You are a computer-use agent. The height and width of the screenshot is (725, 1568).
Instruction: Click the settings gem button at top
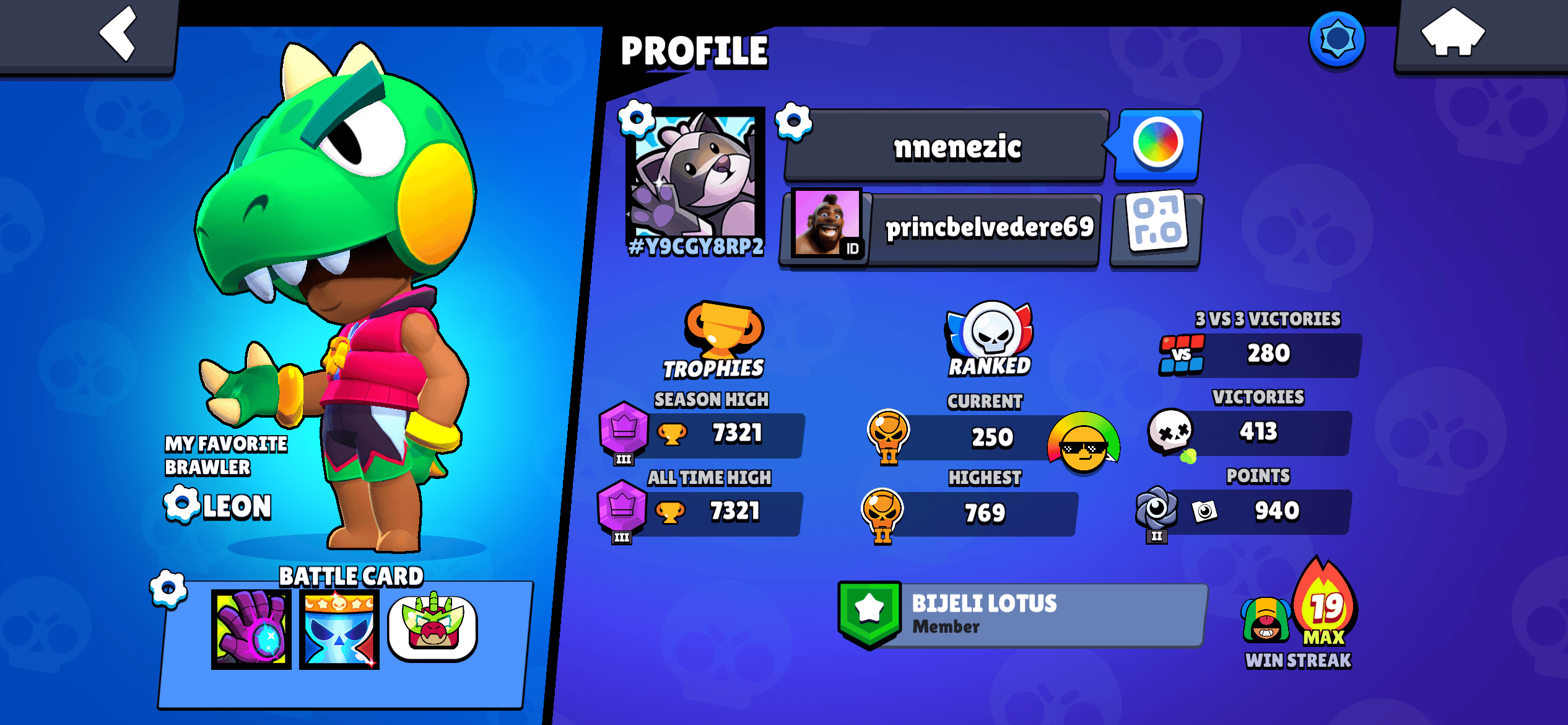1338,38
